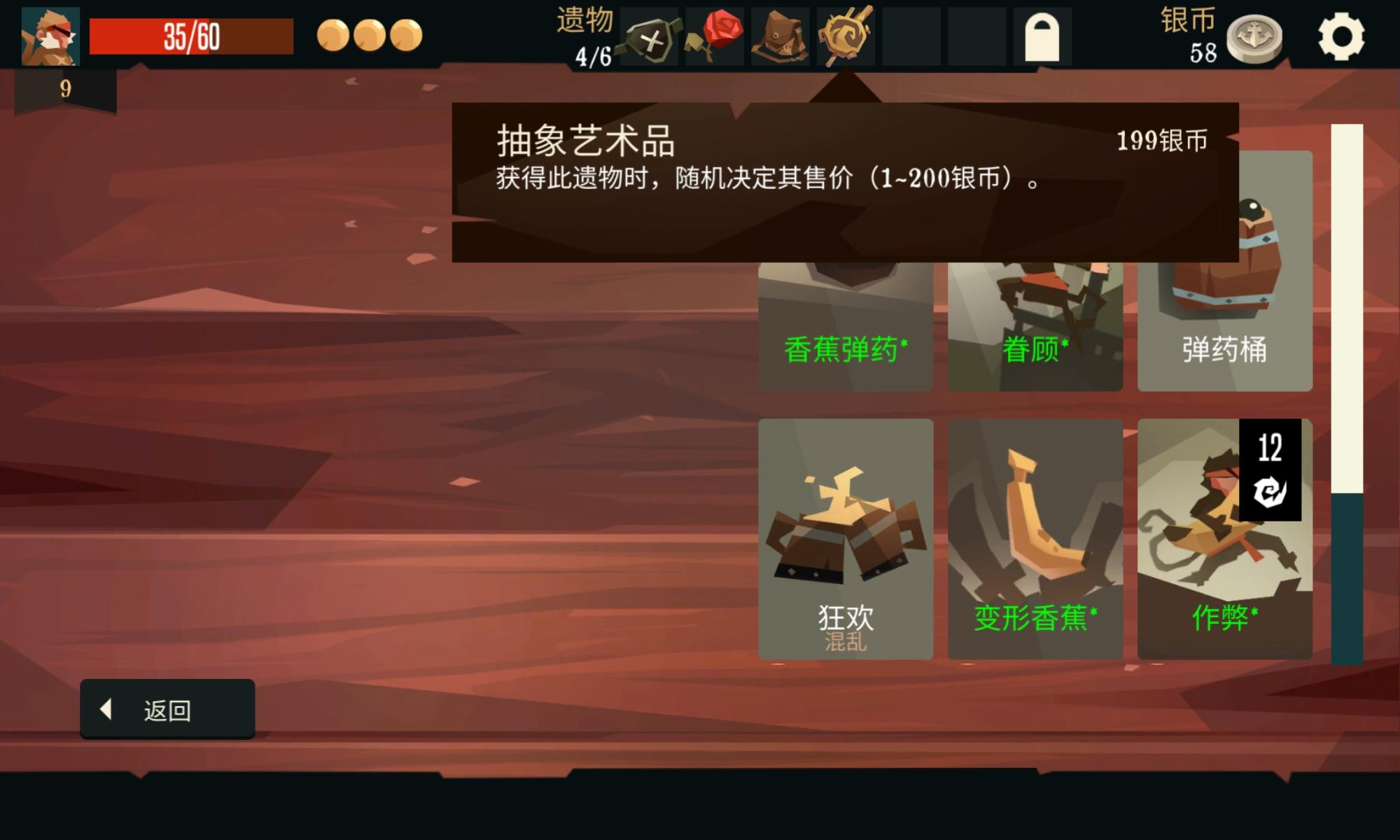
Task: Click the 返回 back button
Action: pos(167,708)
